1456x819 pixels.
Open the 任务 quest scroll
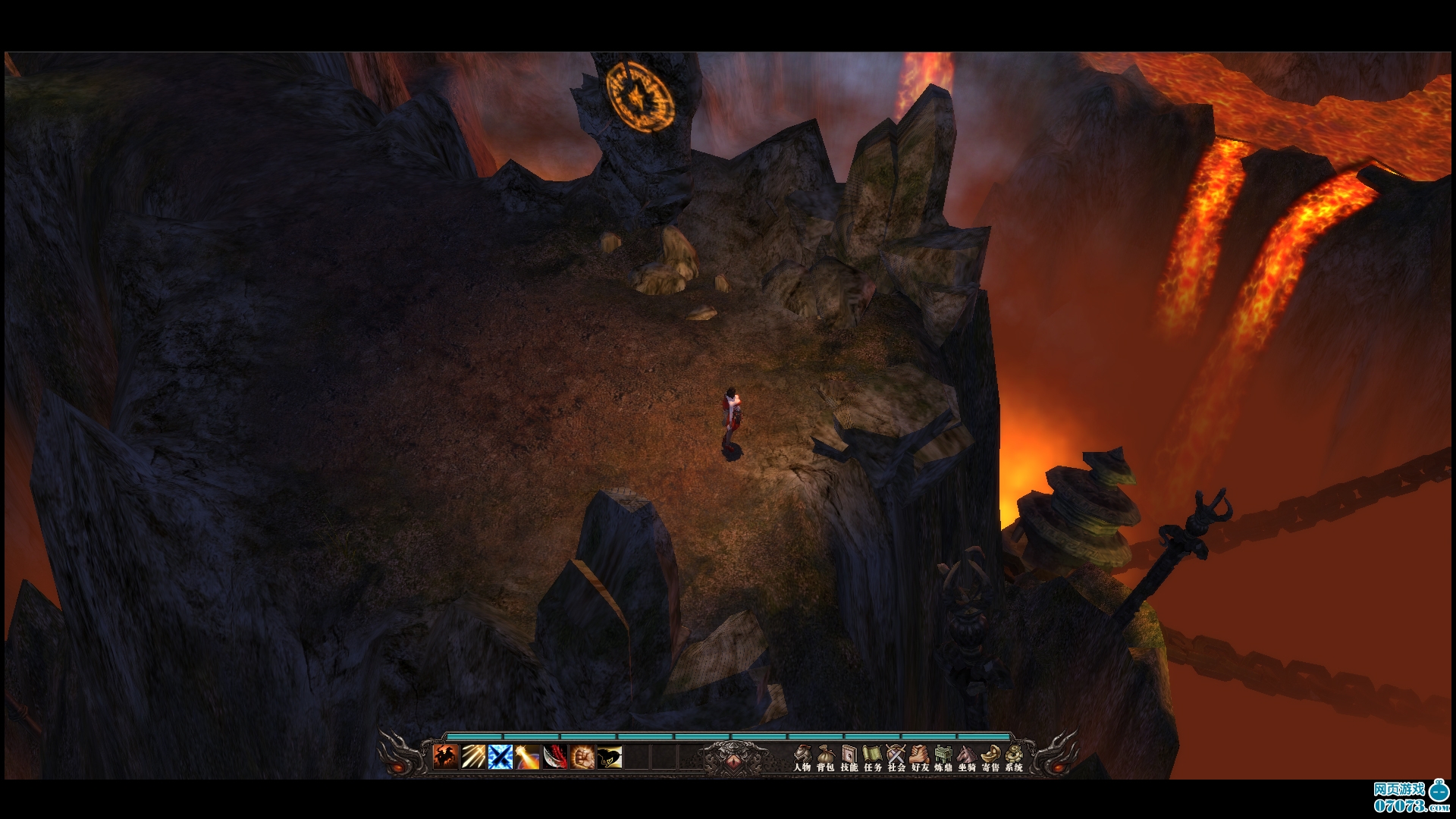pos(873,758)
